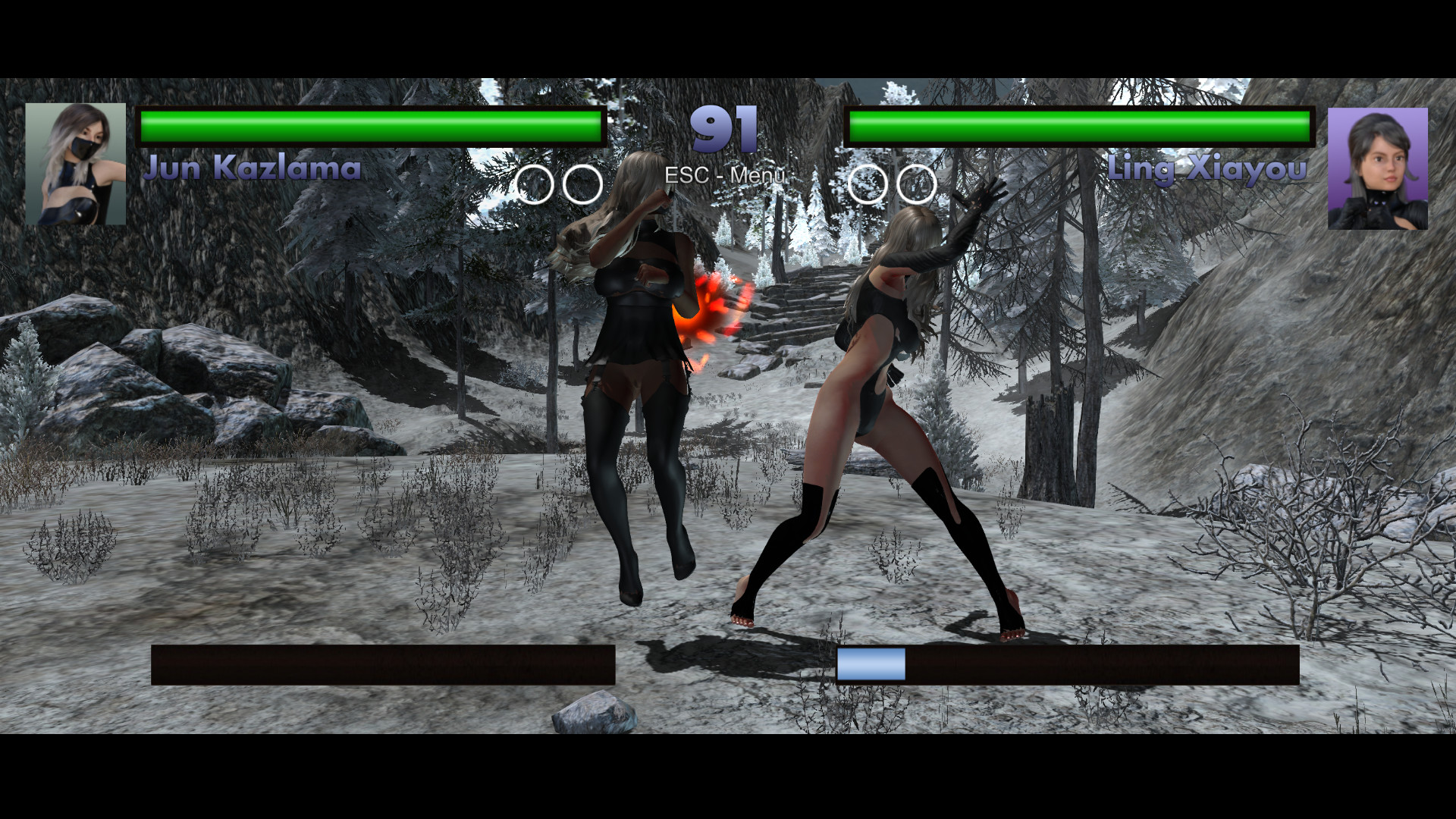The image size is (1456, 819).
Task: Select the first round indicator circle under Ling's bar
Action: click(866, 184)
